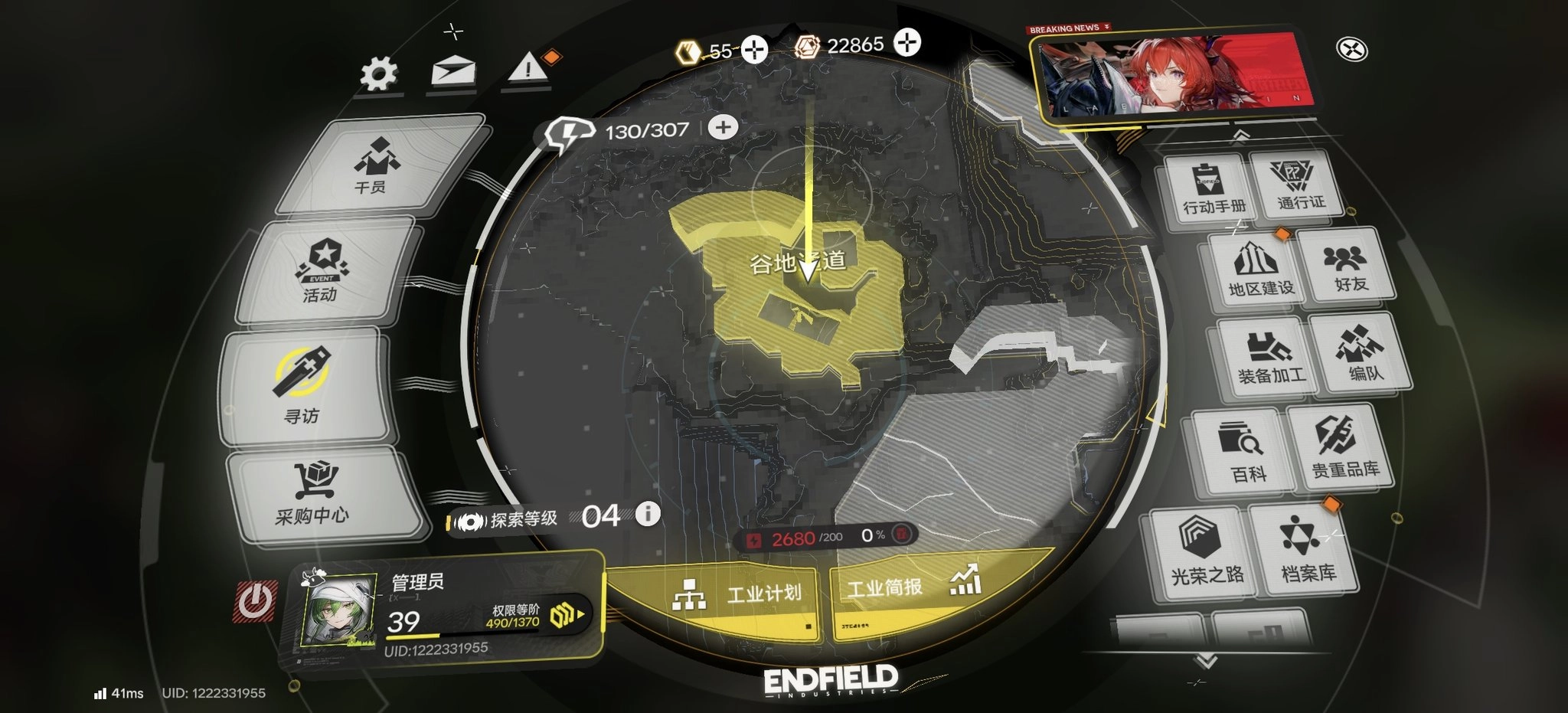Screen dimensions: 1568x713
Task: Open the 活动 event menu
Action: (322, 270)
